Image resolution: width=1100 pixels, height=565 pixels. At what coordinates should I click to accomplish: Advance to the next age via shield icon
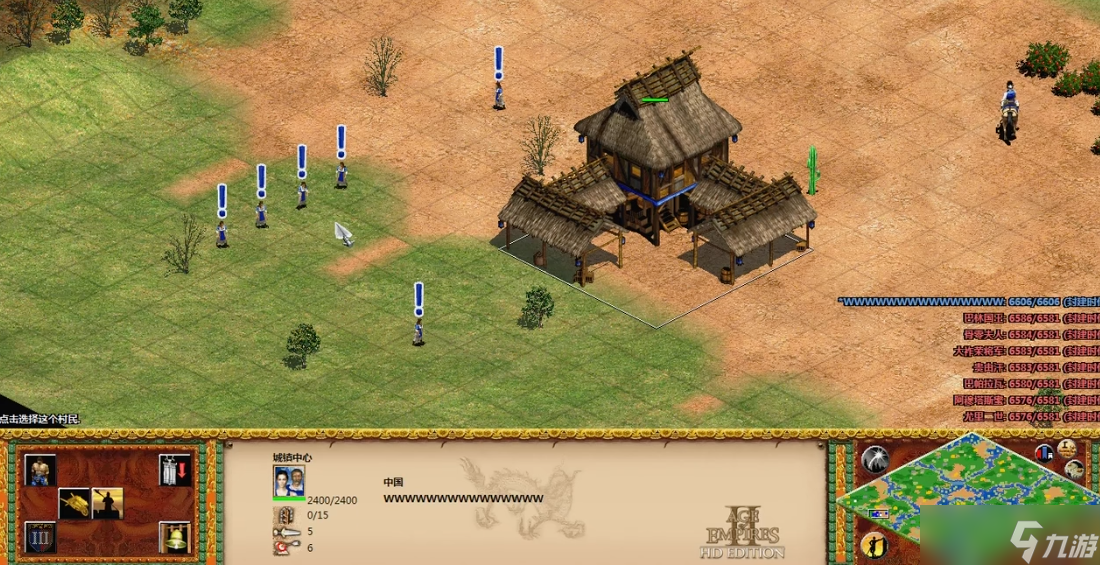pyautogui.click(x=41, y=537)
